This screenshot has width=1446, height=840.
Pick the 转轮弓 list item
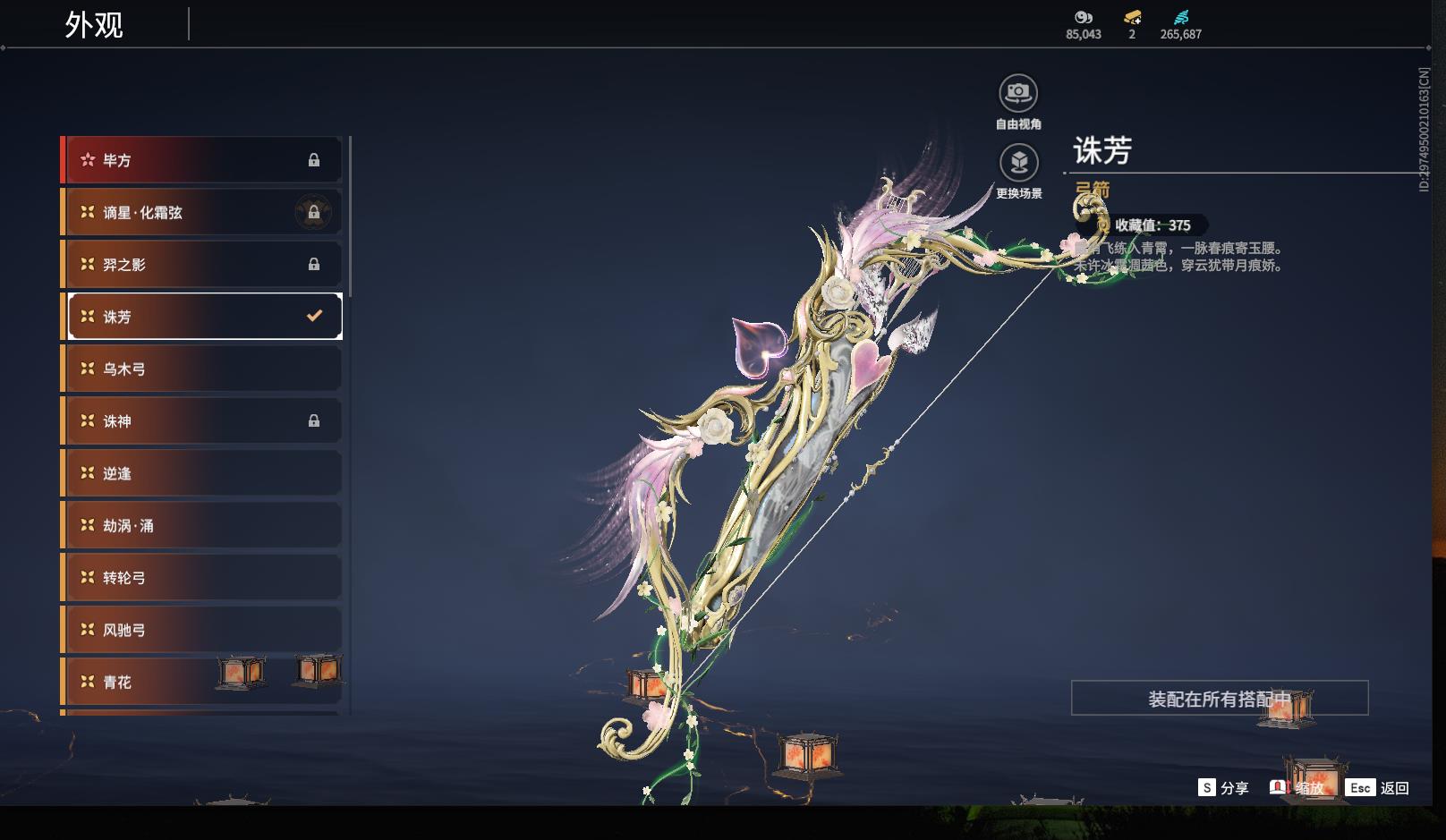[x=202, y=577]
